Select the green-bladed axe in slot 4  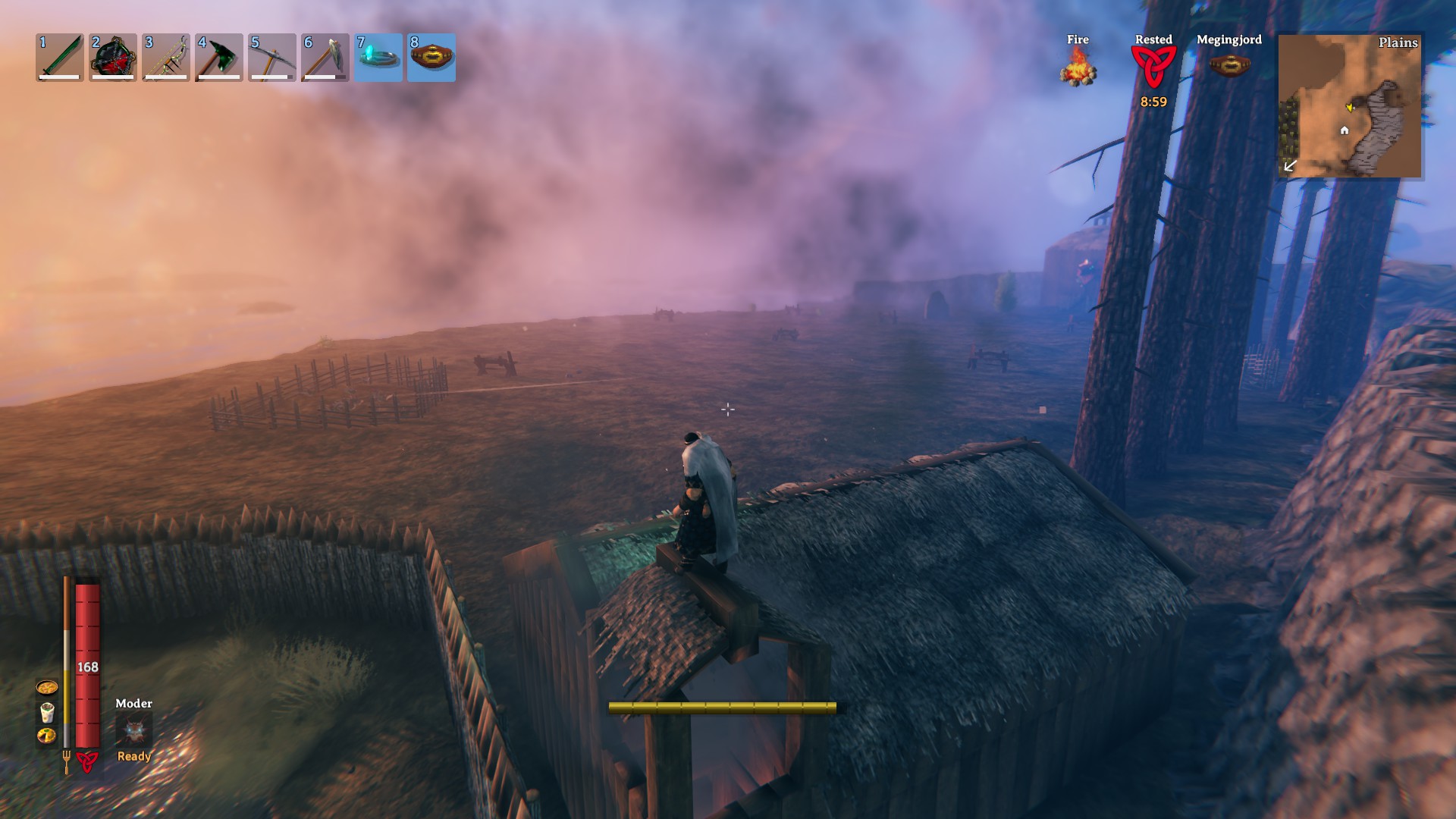pyautogui.click(x=219, y=57)
